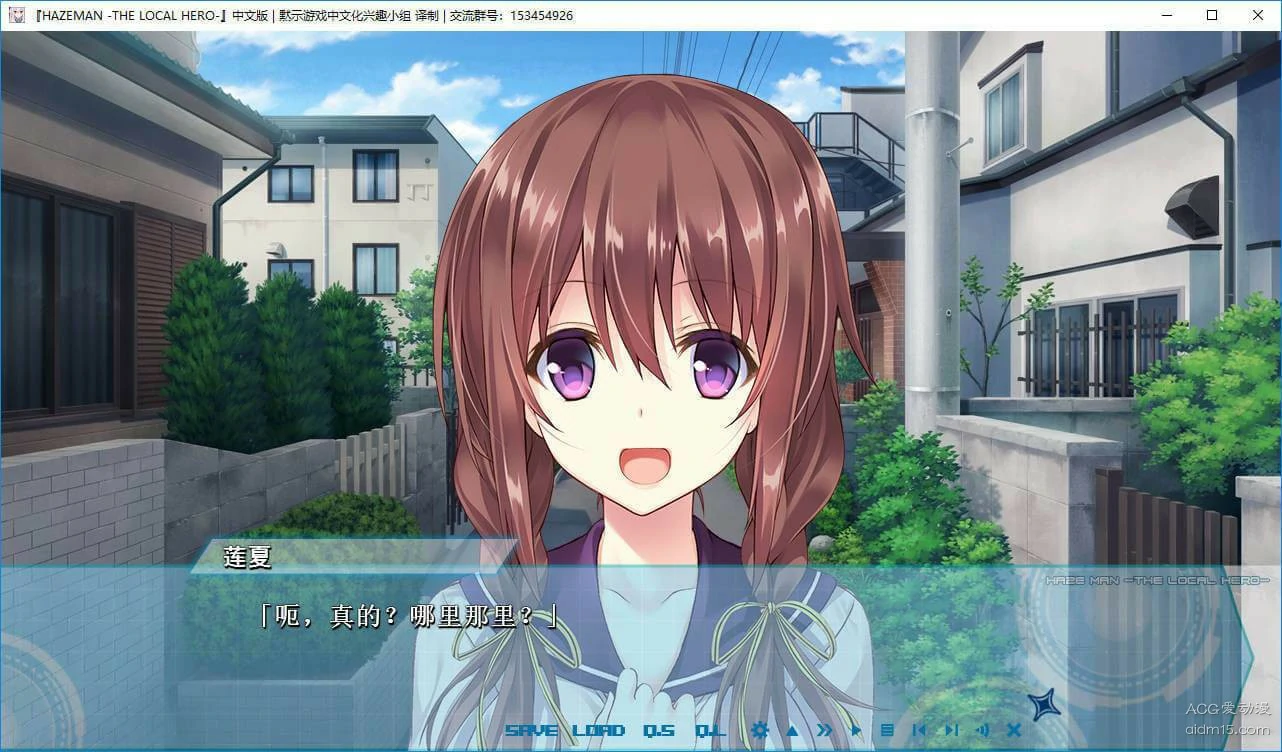Click the star-shaped continue indicator
The width and height of the screenshot is (1282, 752).
click(1044, 706)
